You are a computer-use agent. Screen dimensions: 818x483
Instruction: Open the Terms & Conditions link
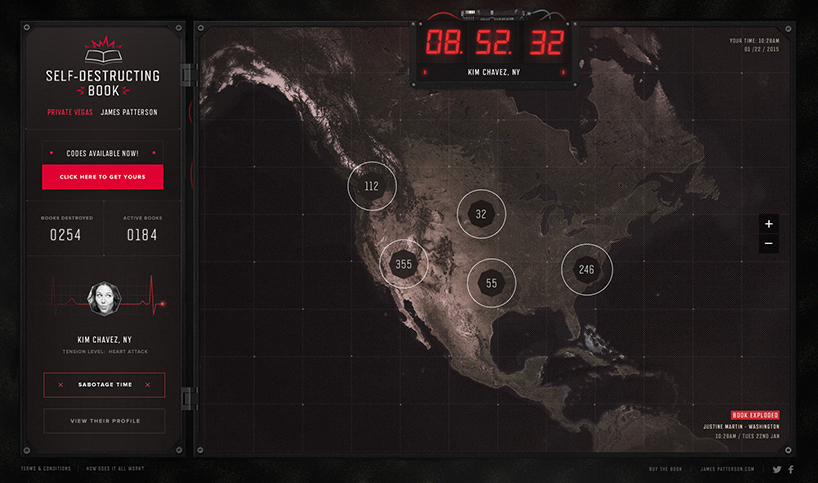46,468
